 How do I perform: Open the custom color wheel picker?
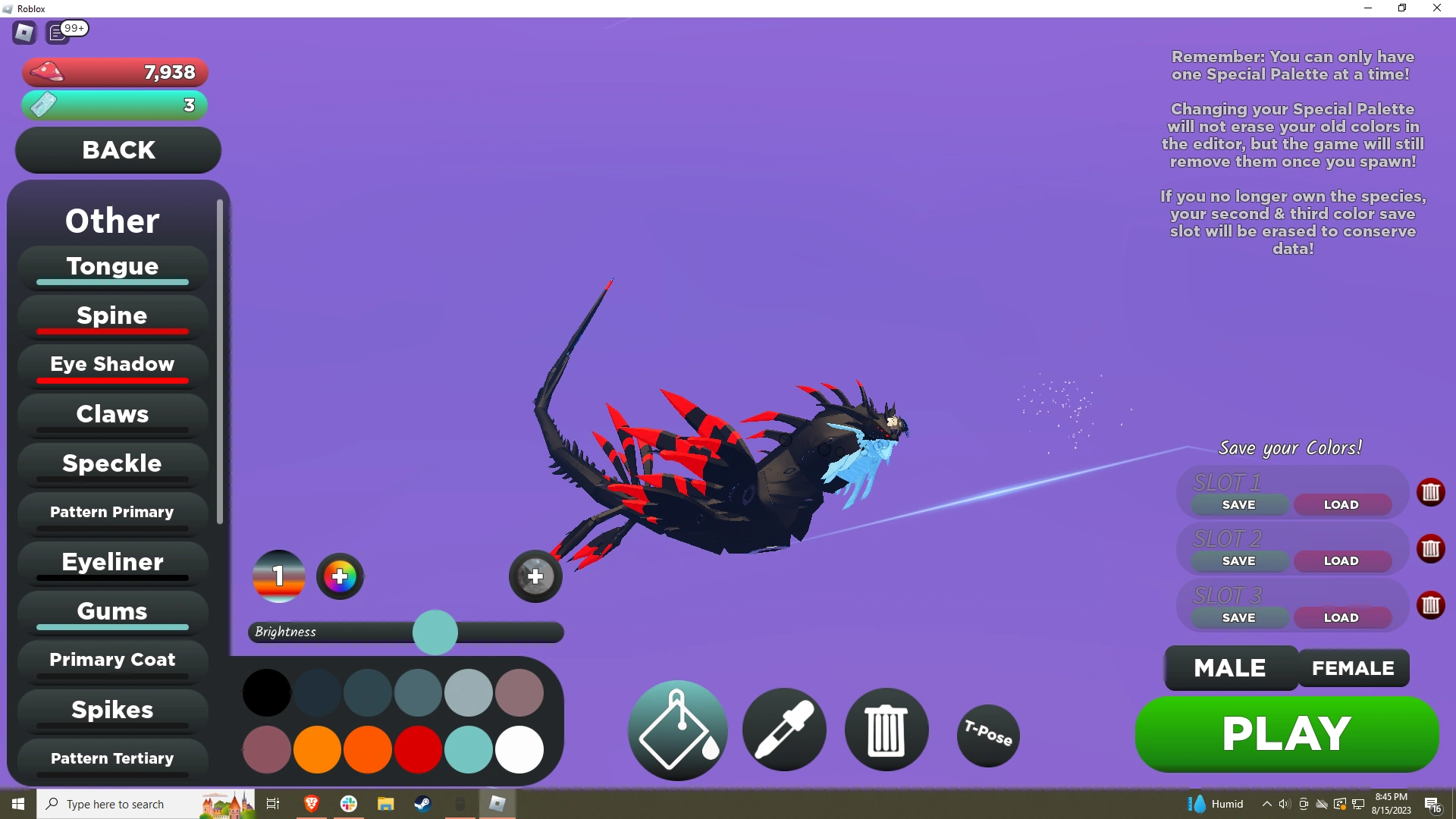(x=340, y=576)
